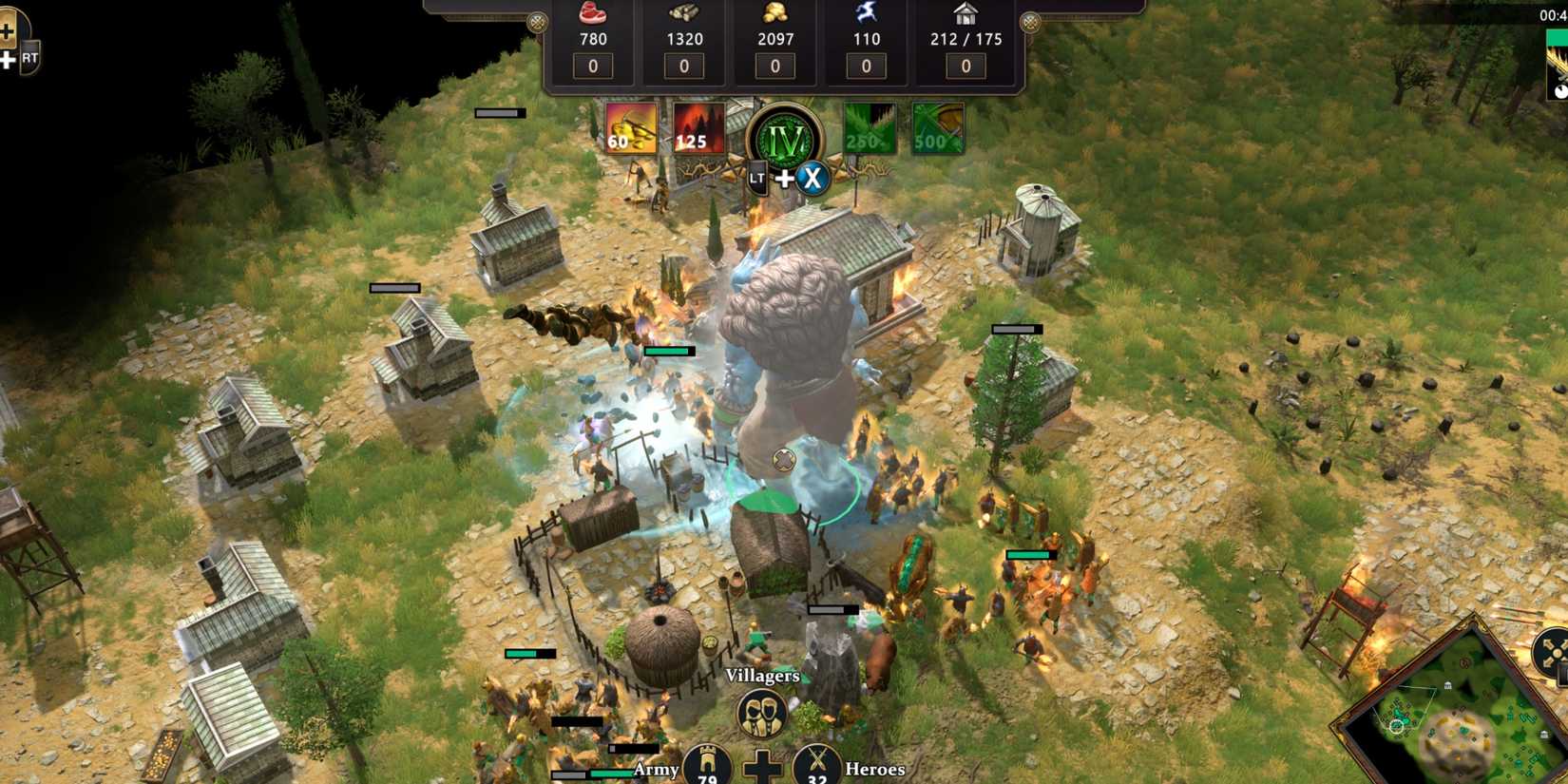
Task: Click the favor deer icon
Action: pos(865,12)
